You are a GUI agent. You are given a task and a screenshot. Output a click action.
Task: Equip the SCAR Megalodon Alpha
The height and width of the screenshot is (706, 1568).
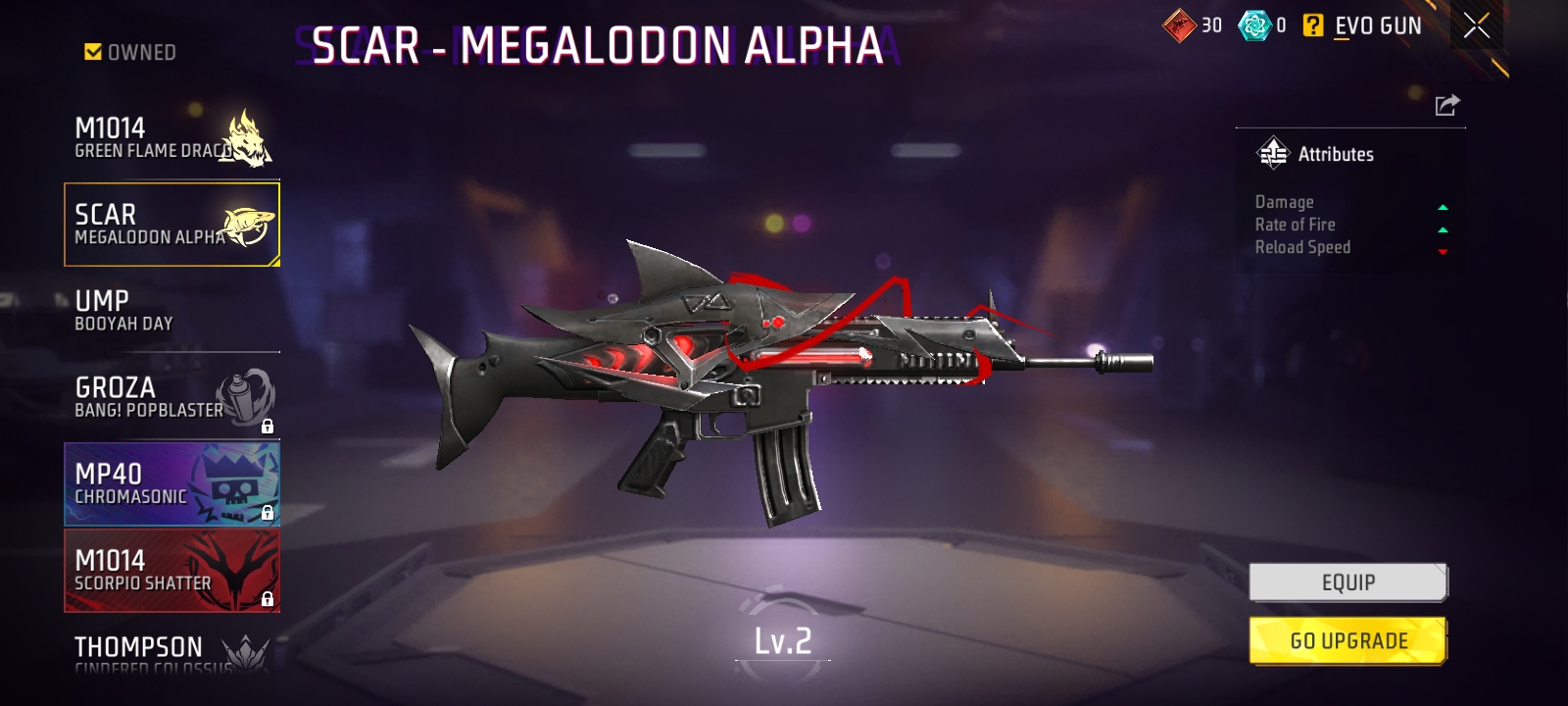pos(1347,582)
